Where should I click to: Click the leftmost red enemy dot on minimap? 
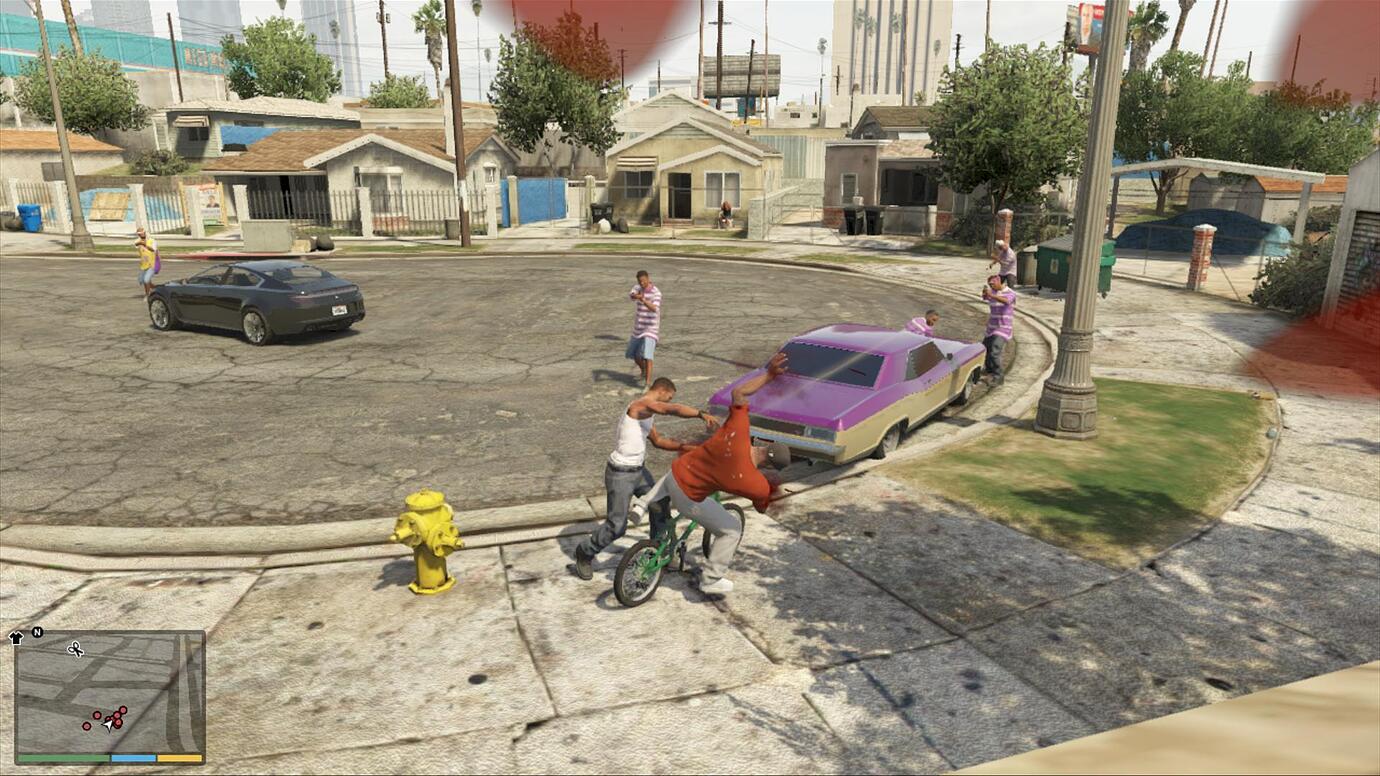point(87,726)
